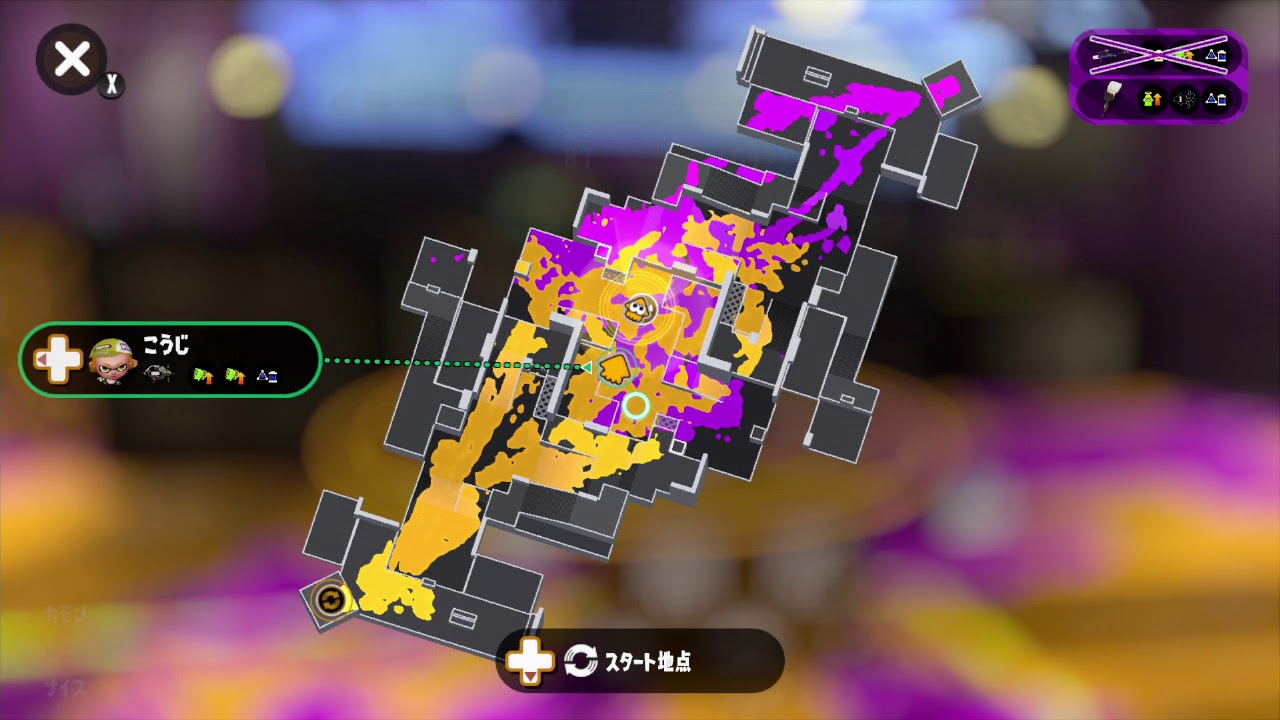Click the blue ink tank icon in the enemy panel
This screenshot has height=720, width=1280.
pyautogui.click(x=1216, y=99)
